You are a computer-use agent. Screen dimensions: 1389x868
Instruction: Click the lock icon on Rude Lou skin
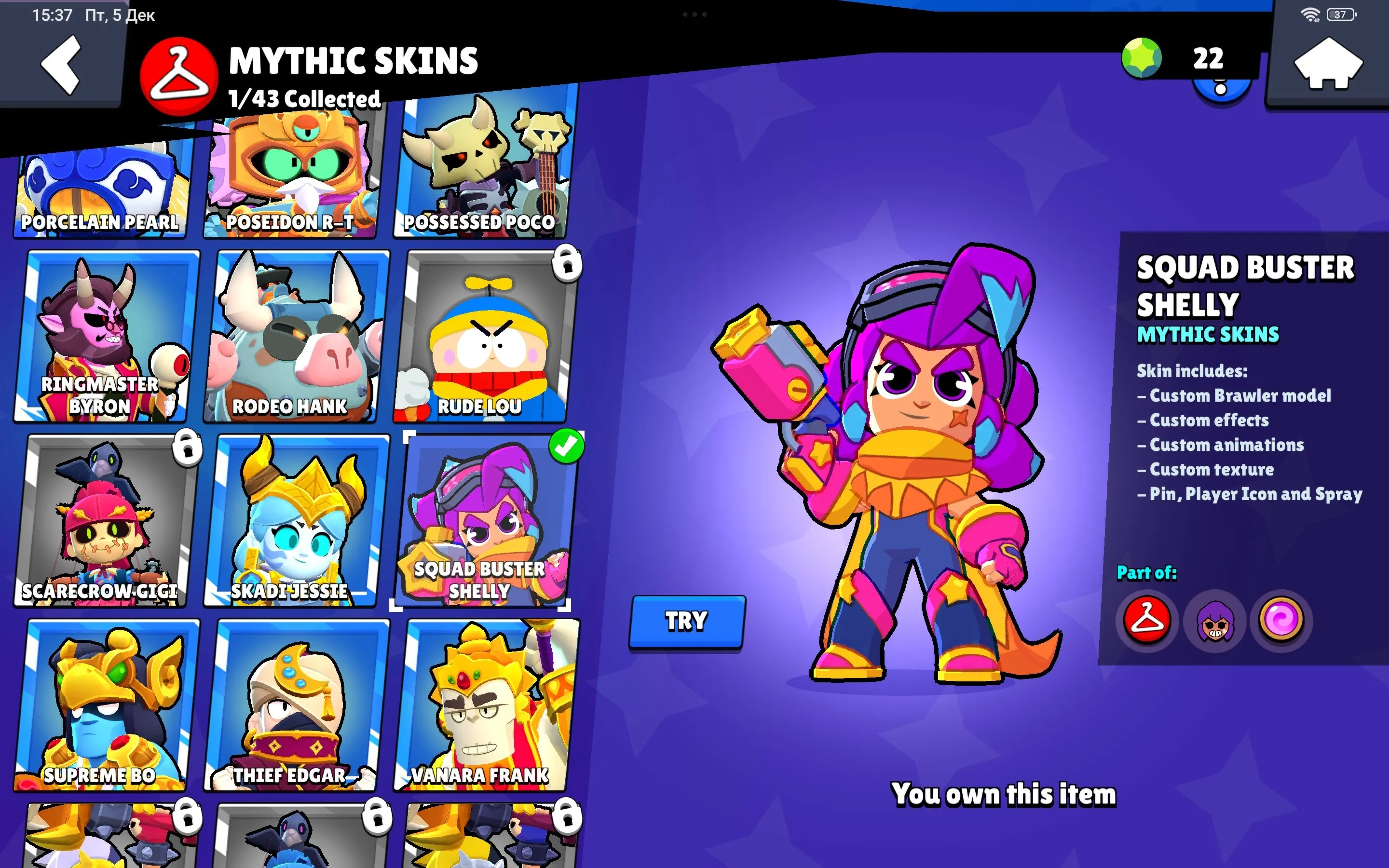567,264
